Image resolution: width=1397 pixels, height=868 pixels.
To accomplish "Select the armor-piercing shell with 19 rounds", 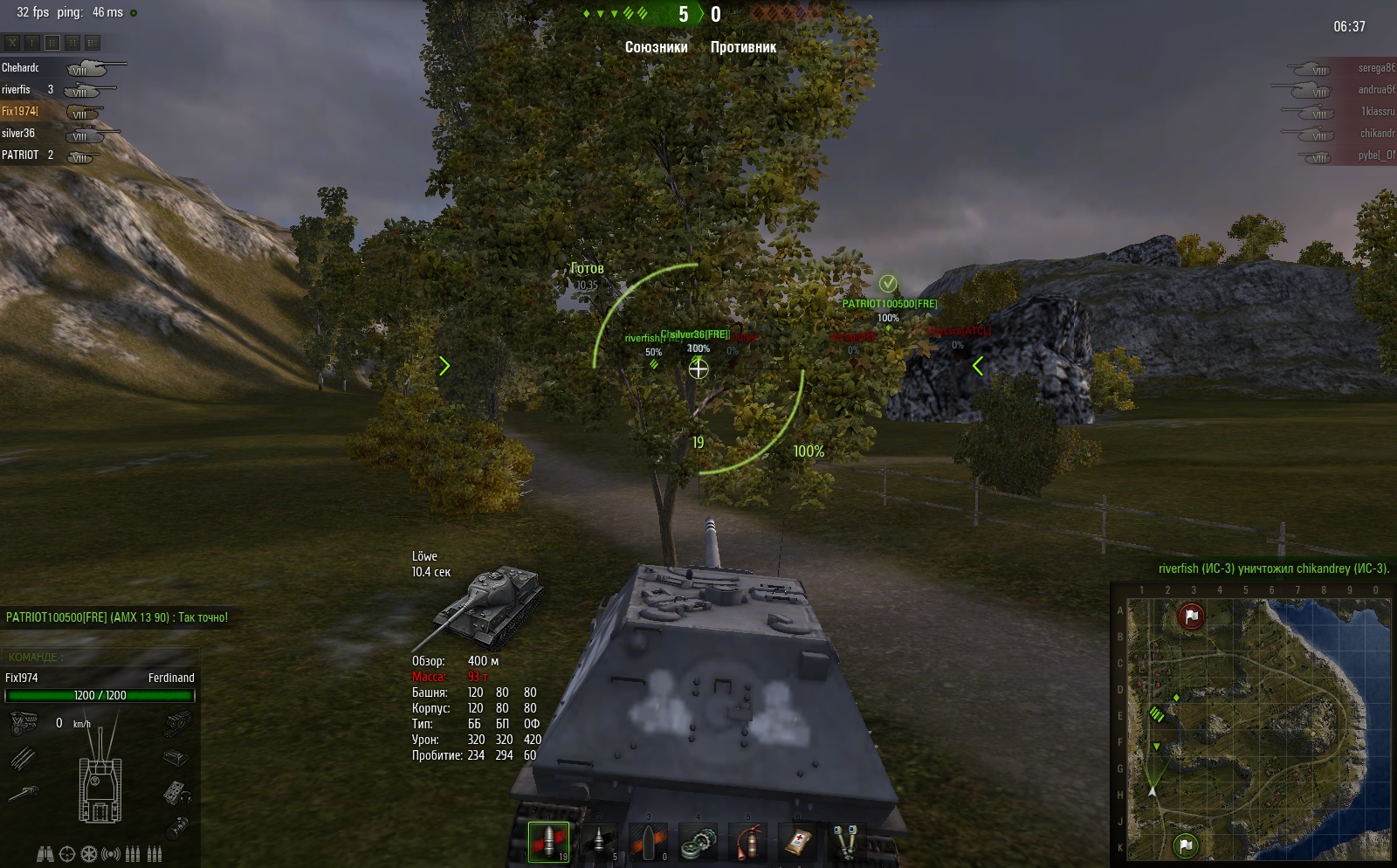I will 548,843.
